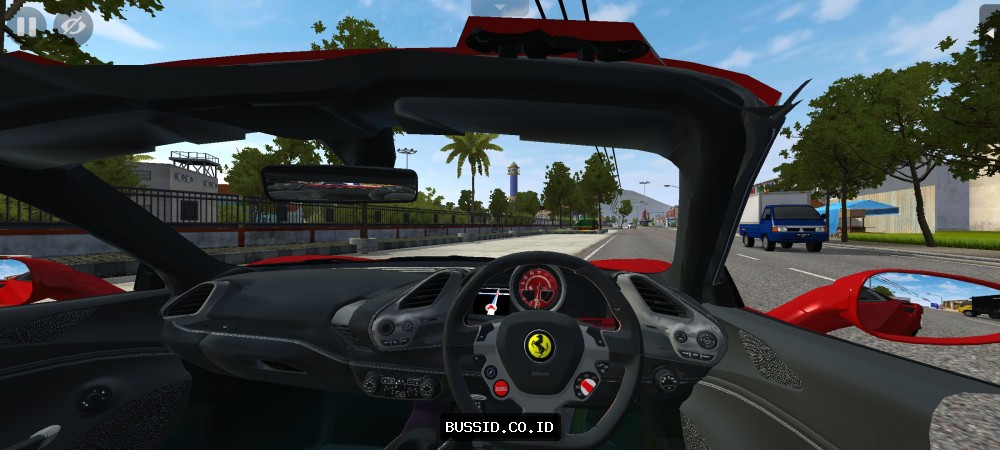Pause the game with the pause button
This screenshot has width=1000, height=450.
pyautogui.click(x=26, y=26)
